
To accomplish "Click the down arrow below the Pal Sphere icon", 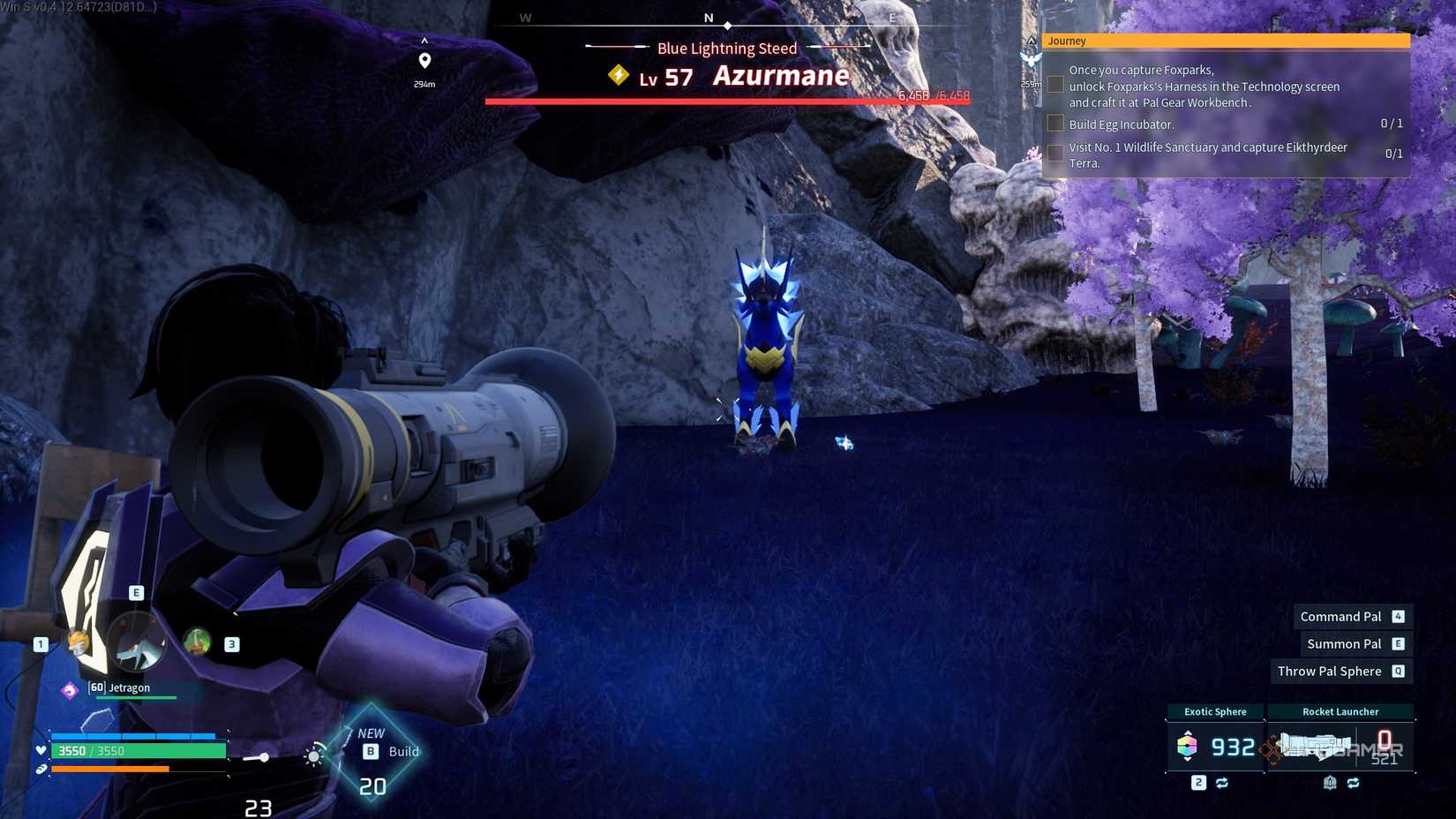I will (x=1187, y=760).
